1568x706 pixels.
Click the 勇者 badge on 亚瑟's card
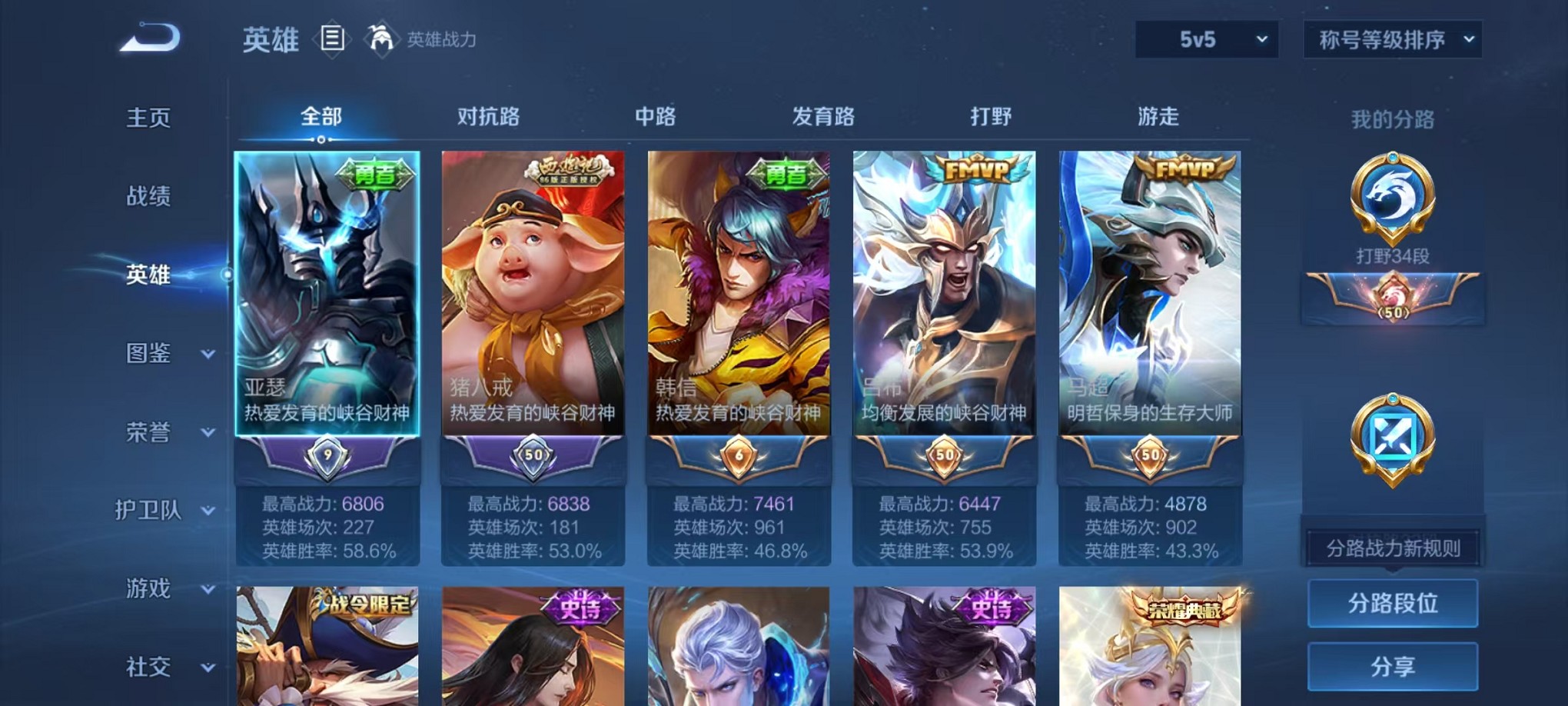[x=377, y=175]
